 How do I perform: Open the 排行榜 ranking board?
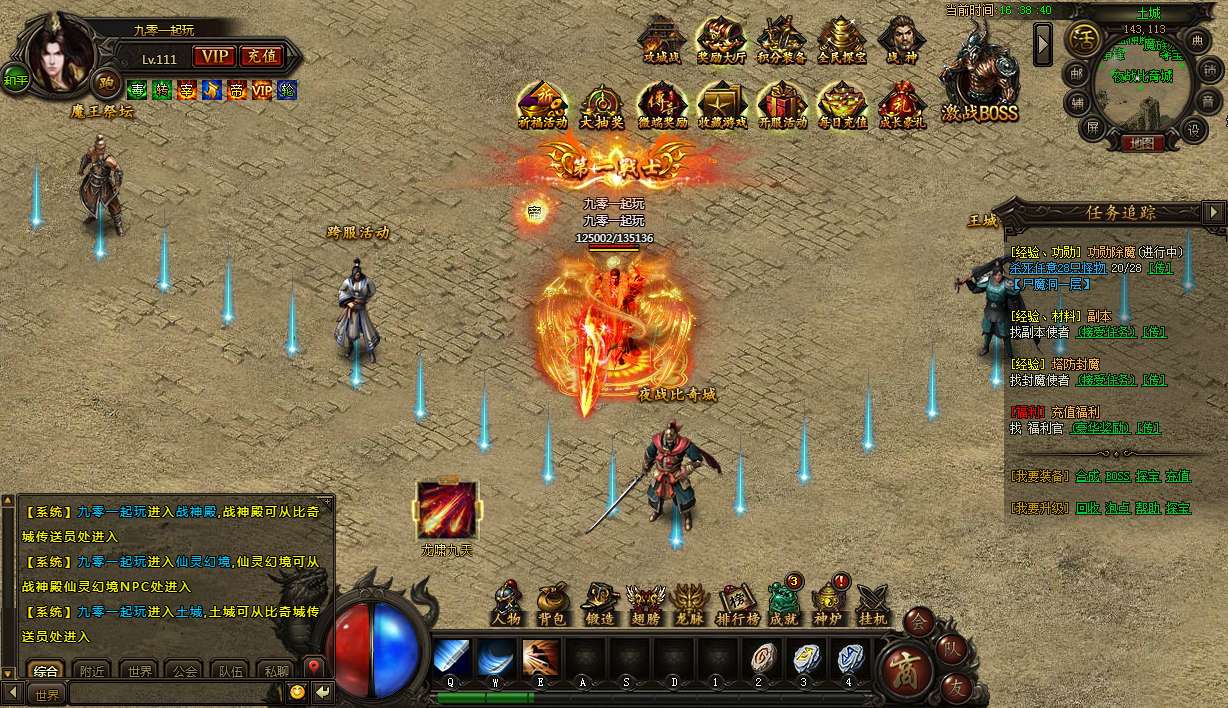739,603
